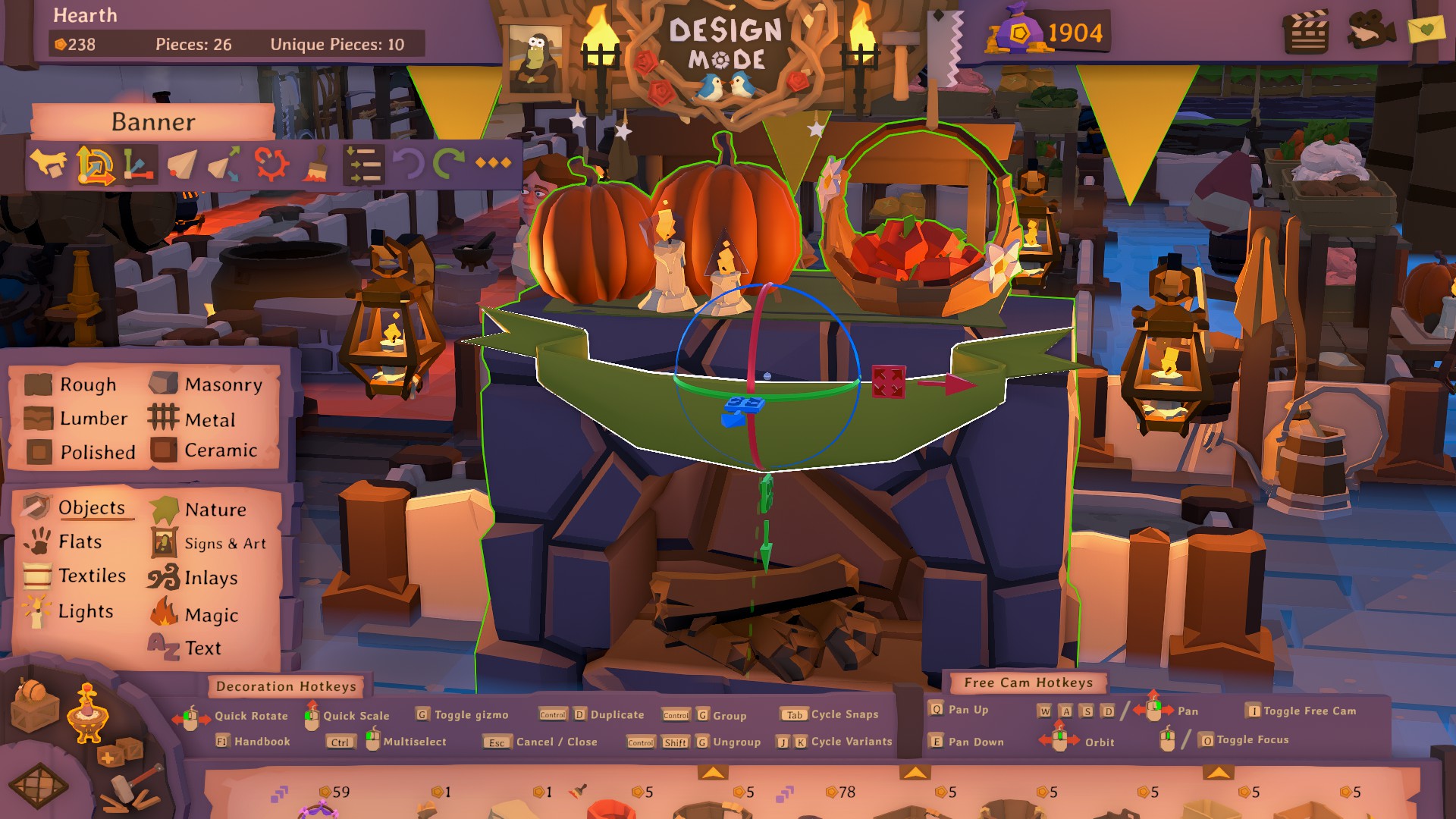The image size is (1456, 819).
Task: Click the purple coin pouch showing 1904
Action: click(x=1020, y=30)
